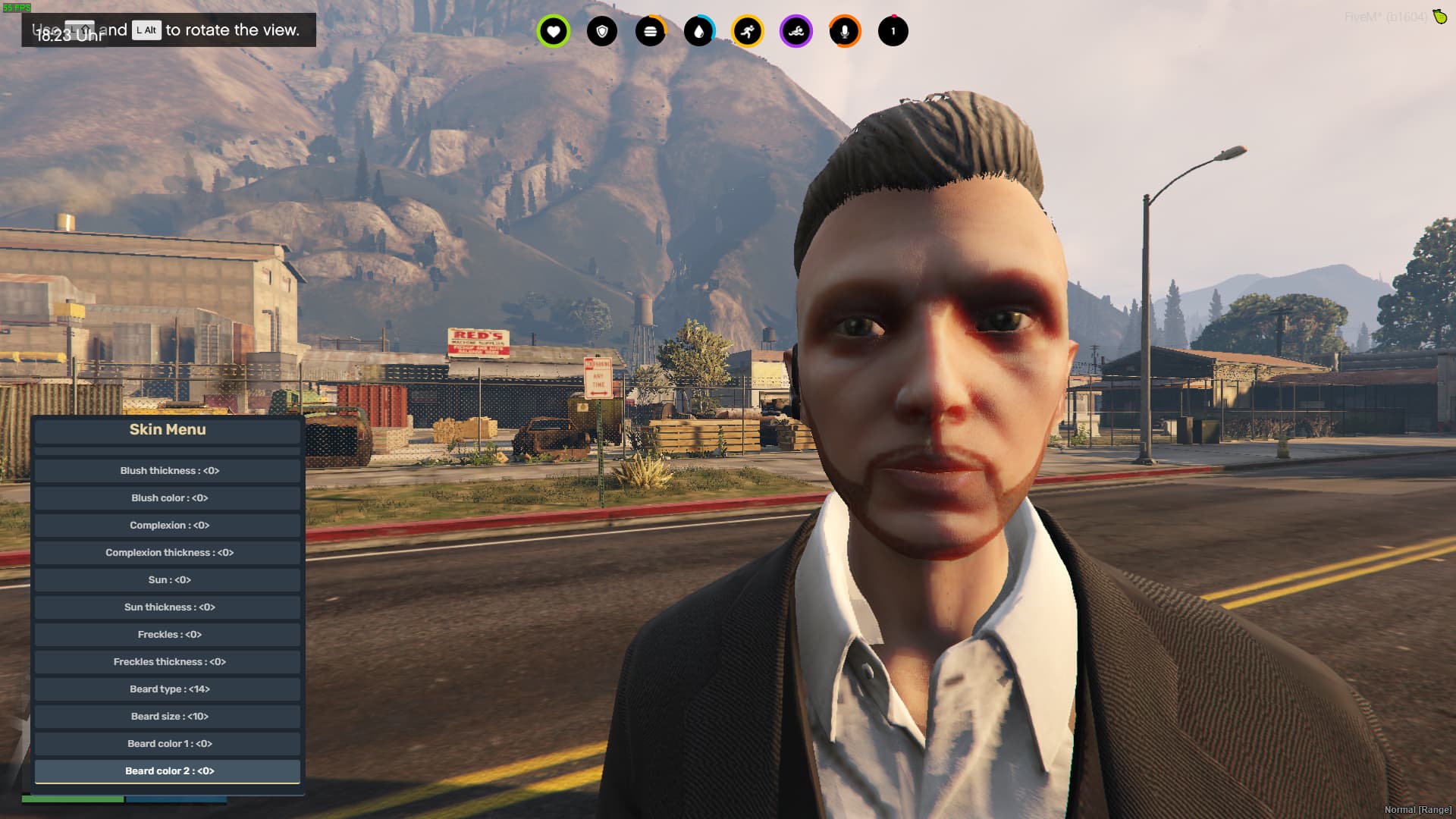Screen dimensions: 1456x819
Task: Click the player ID 1 status circle
Action: 893,31
